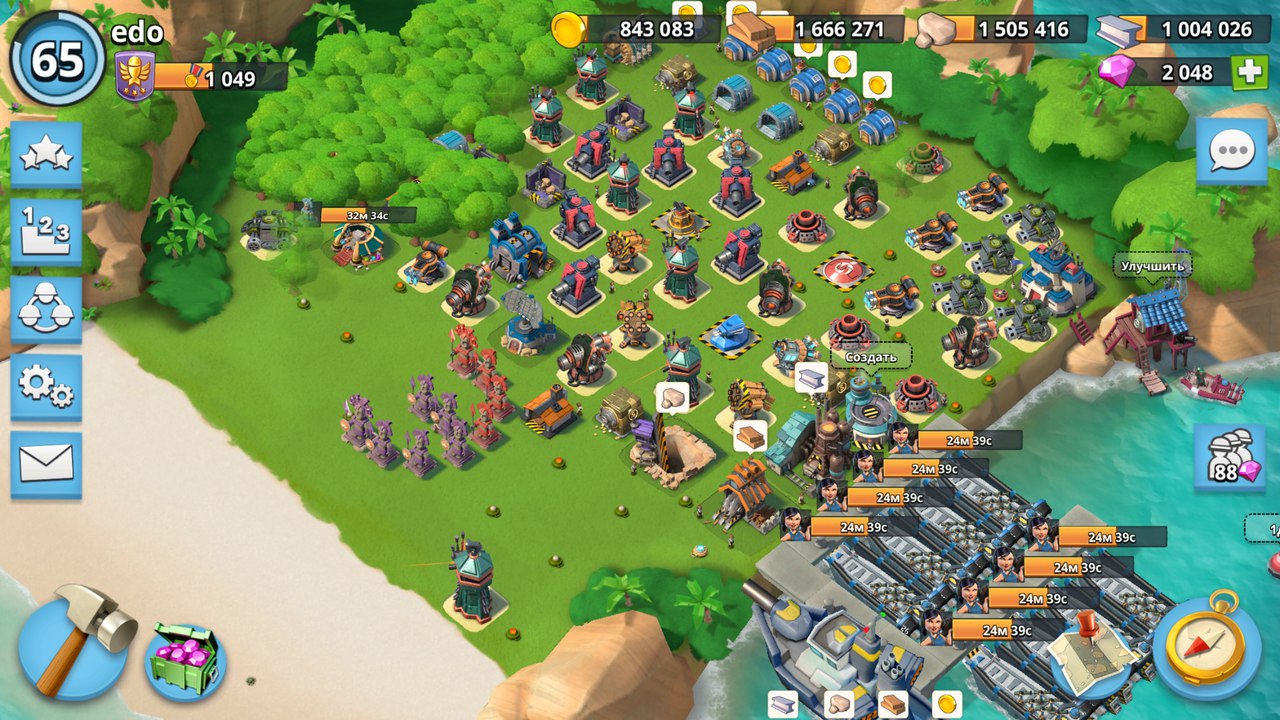Image resolution: width=1280 pixels, height=720 pixels.
Task: Open the achievements stars button
Action: point(46,155)
